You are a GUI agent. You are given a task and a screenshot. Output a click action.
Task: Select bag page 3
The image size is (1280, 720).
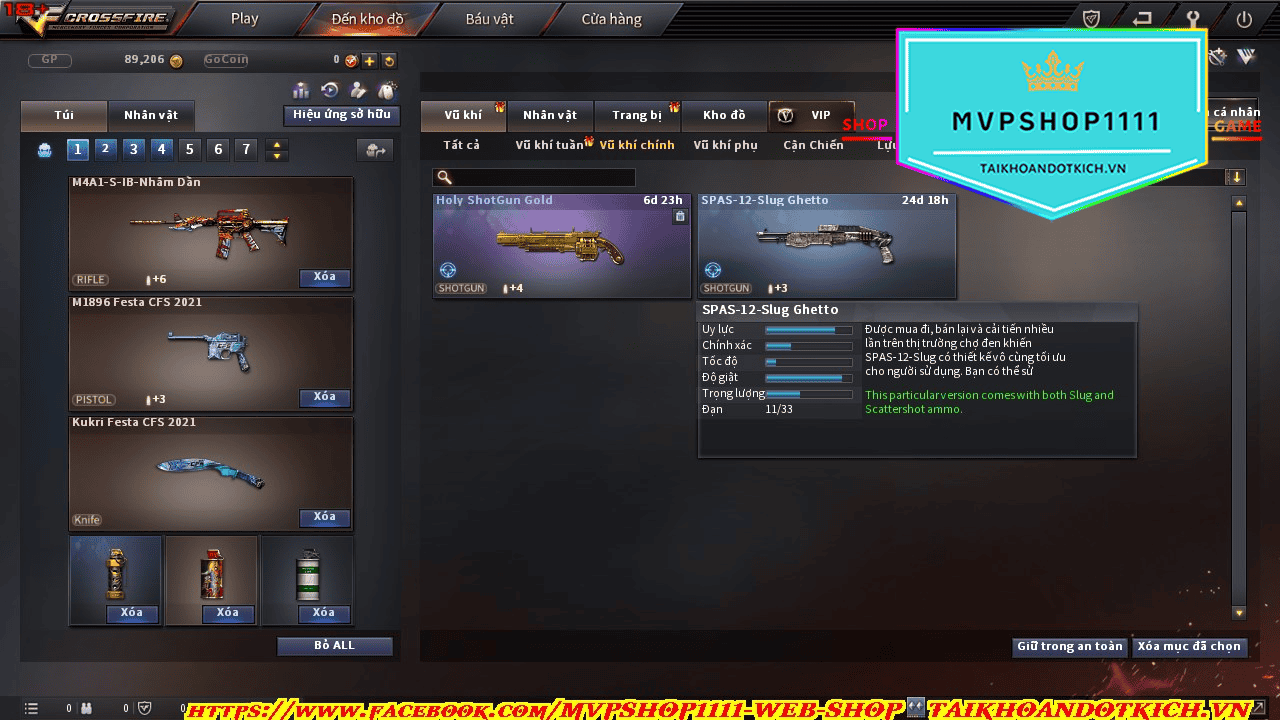pos(134,150)
